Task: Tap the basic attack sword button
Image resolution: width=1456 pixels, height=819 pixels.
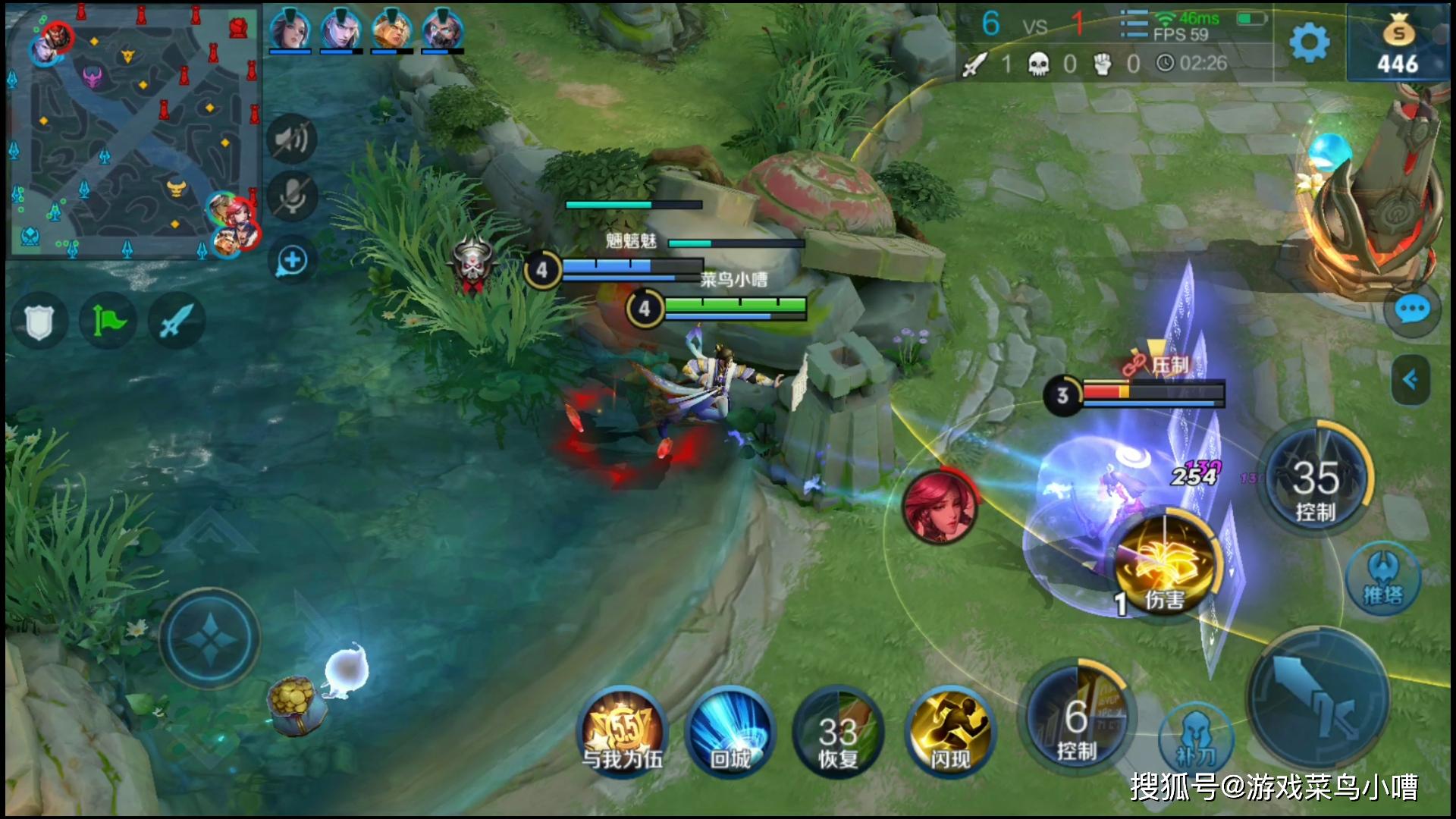Action: pyautogui.click(x=1318, y=698)
